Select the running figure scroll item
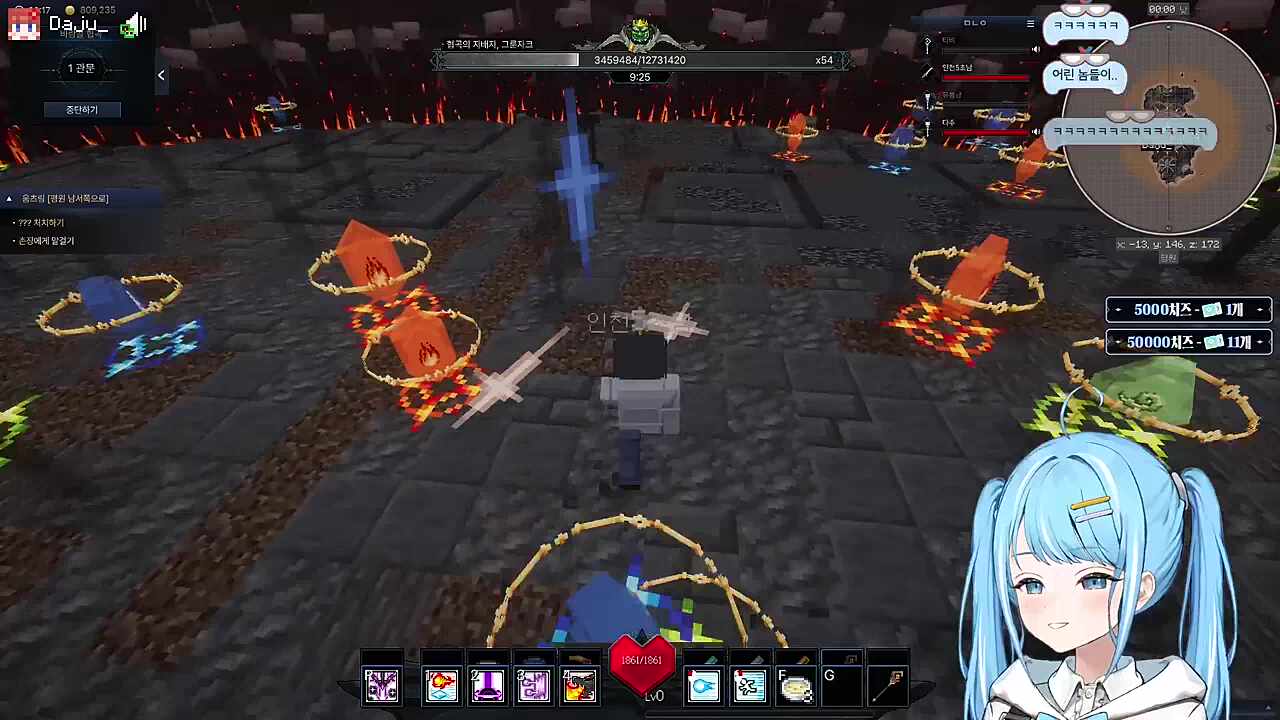The width and height of the screenshot is (1280, 720). coord(749,685)
